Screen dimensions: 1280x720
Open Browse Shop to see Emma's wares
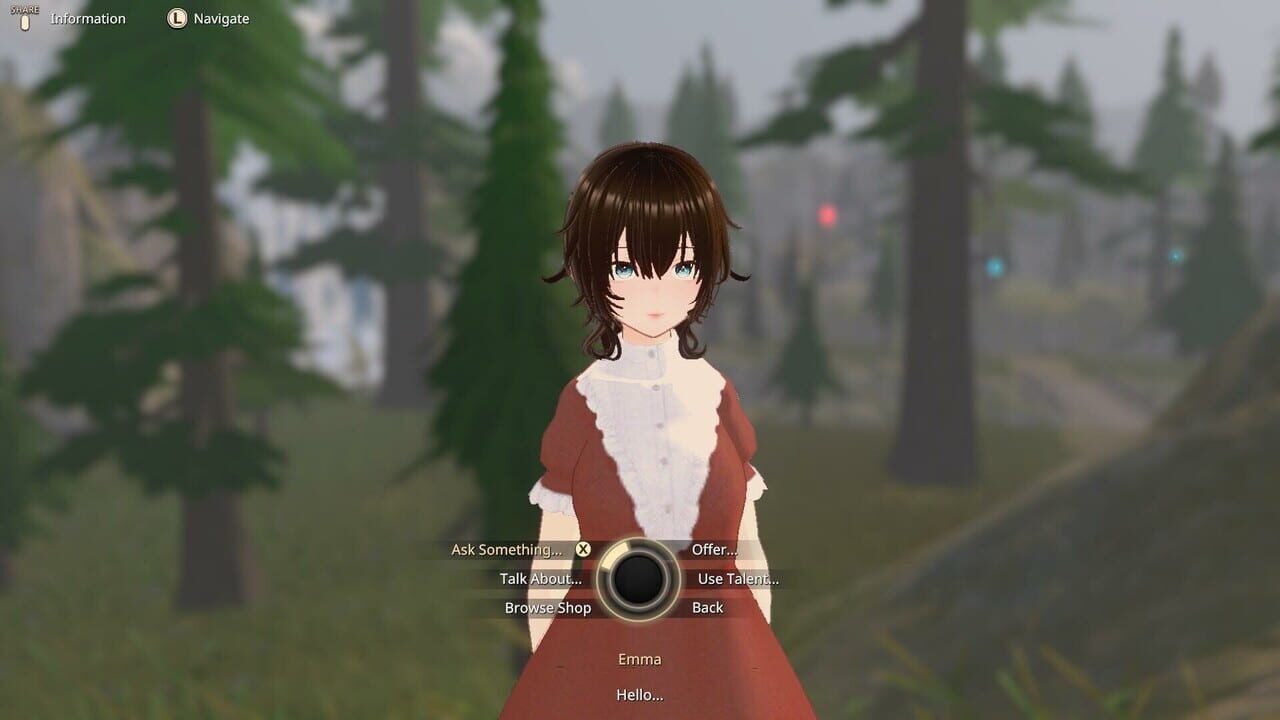(548, 607)
